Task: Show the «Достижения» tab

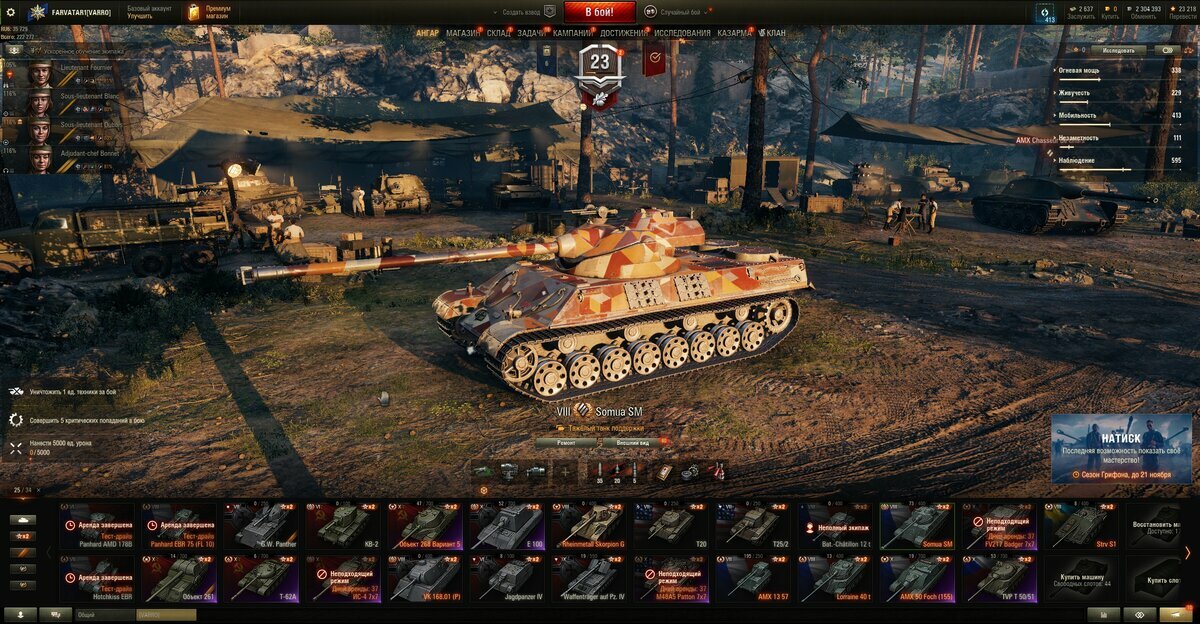Action: coord(623,33)
